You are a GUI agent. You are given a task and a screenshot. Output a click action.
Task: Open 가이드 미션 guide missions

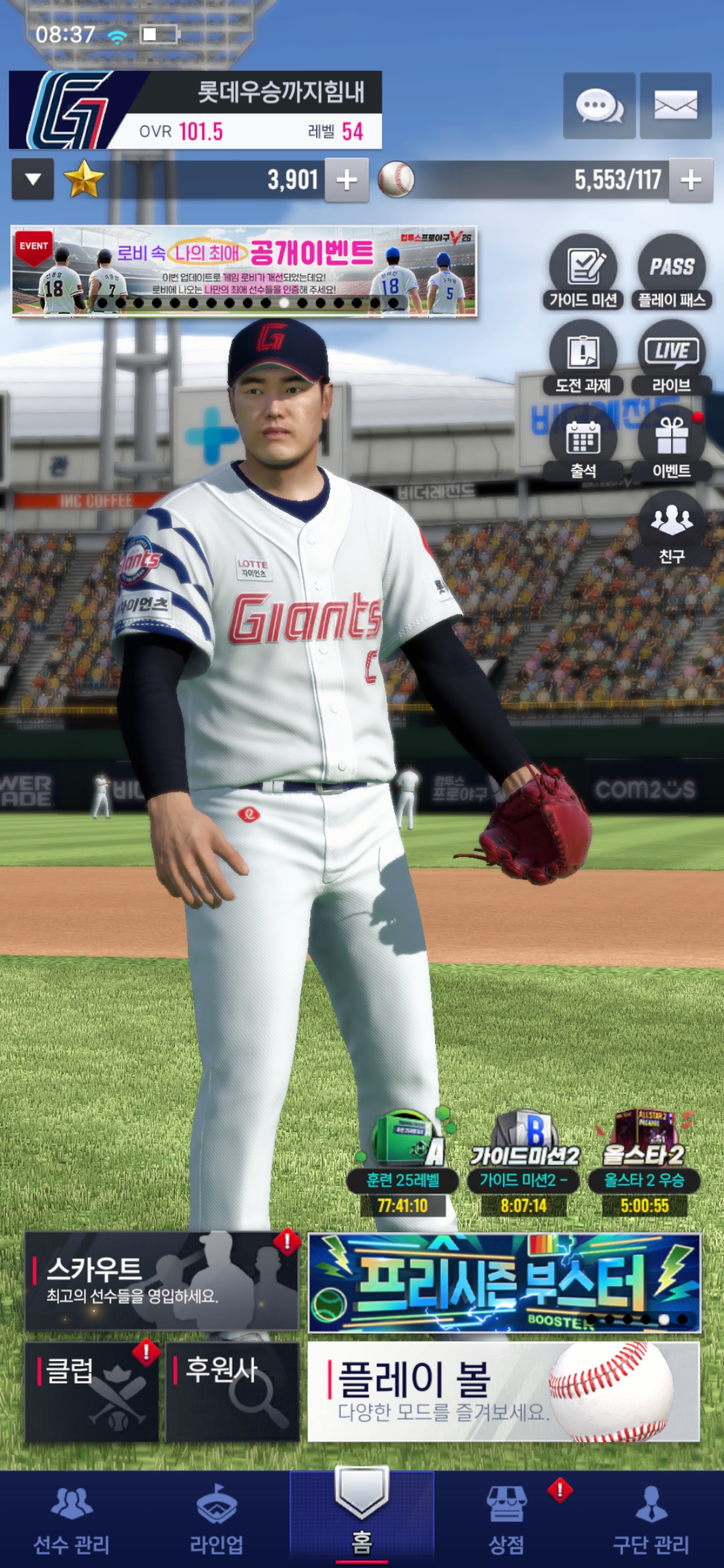click(x=583, y=271)
